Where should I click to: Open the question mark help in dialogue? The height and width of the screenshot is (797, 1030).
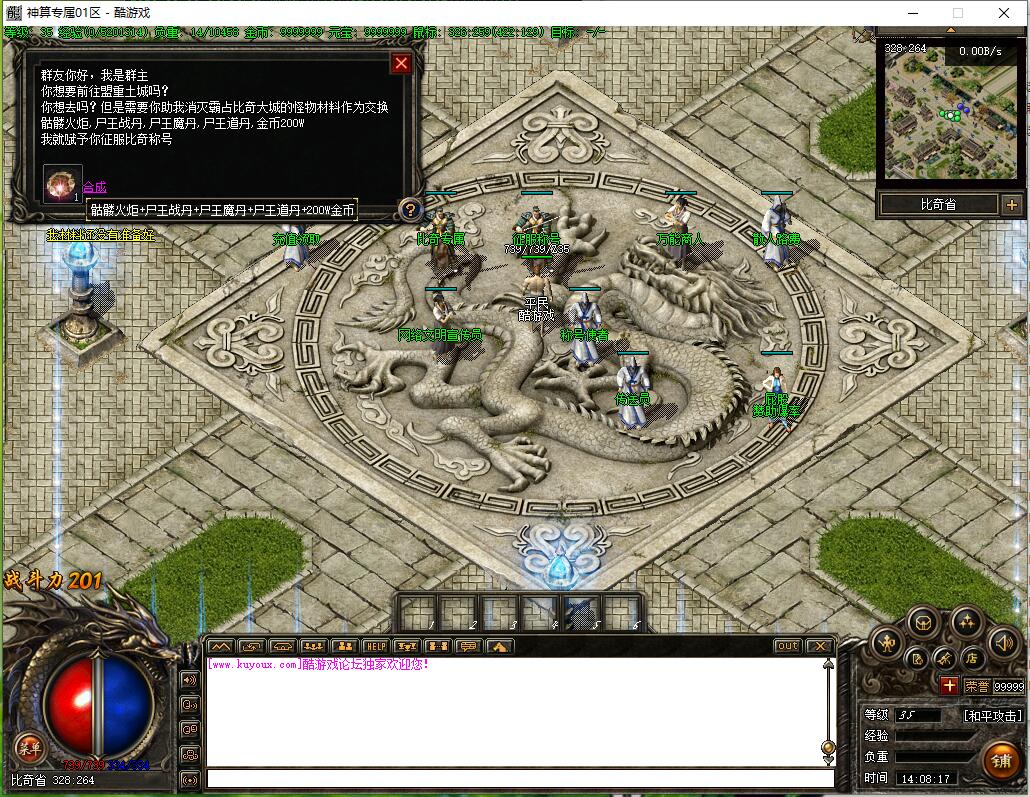pyautogui.click(x=409, y=209)
